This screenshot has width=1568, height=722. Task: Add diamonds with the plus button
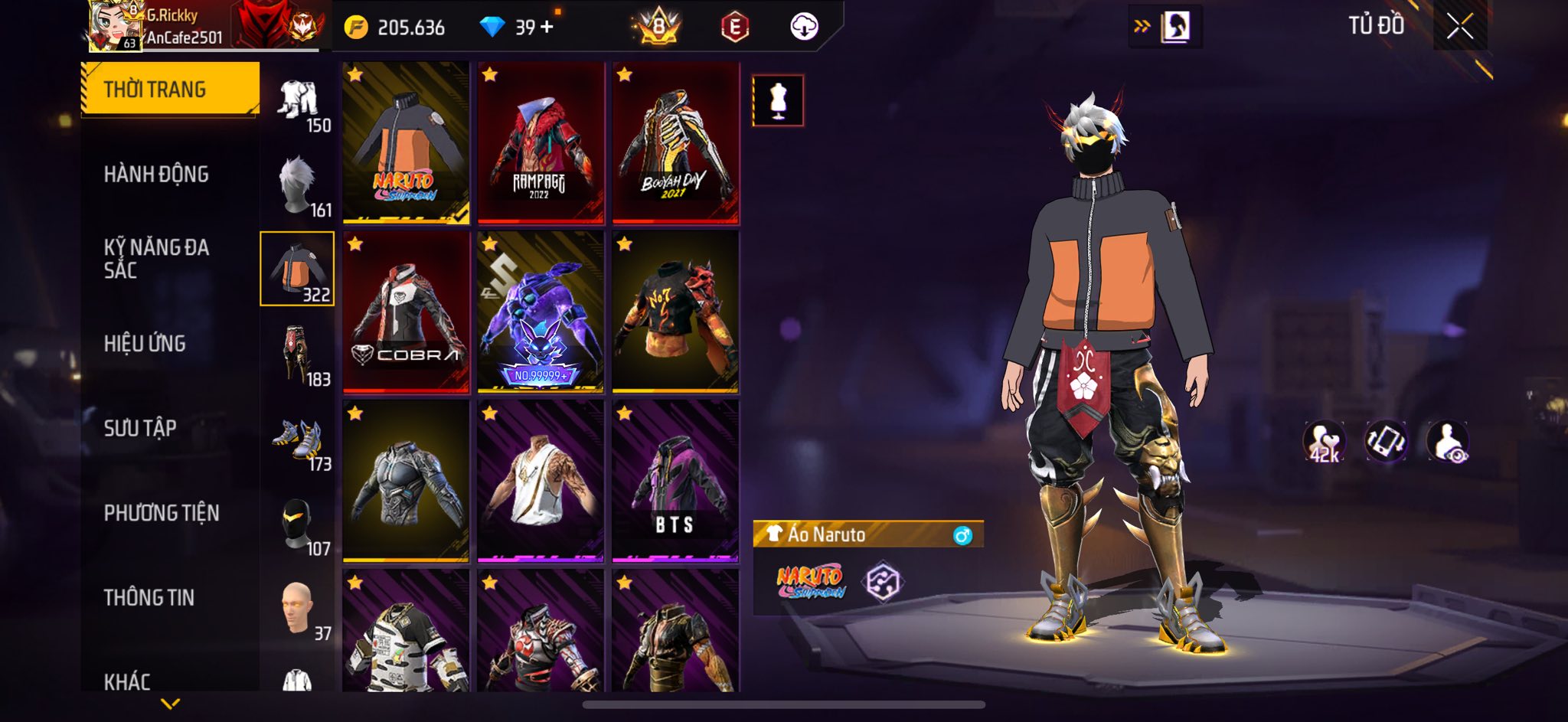(547, 27)
